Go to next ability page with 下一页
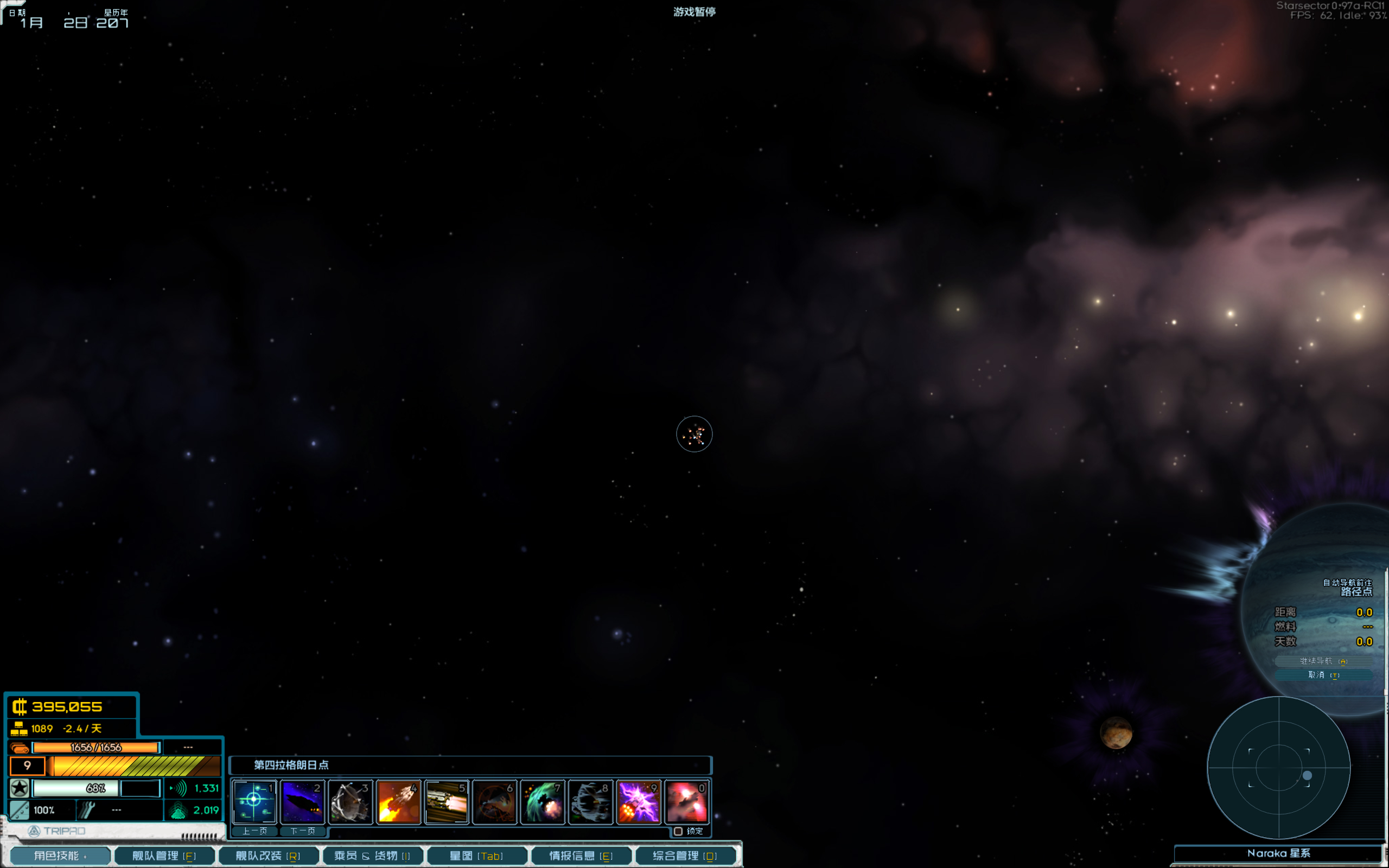The image size is (1389, 868). click(x=302, y=831)
